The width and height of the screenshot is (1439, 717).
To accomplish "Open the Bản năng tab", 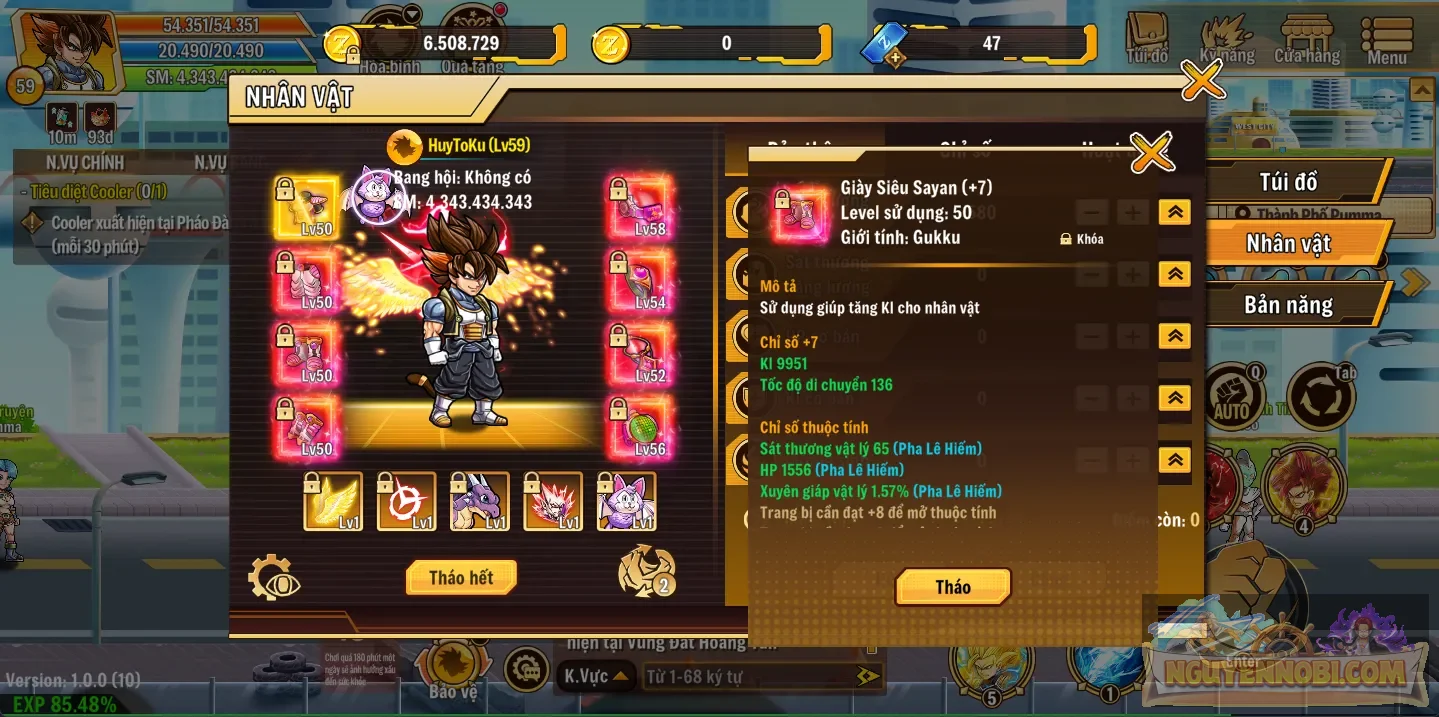I will click(1287, 305).
